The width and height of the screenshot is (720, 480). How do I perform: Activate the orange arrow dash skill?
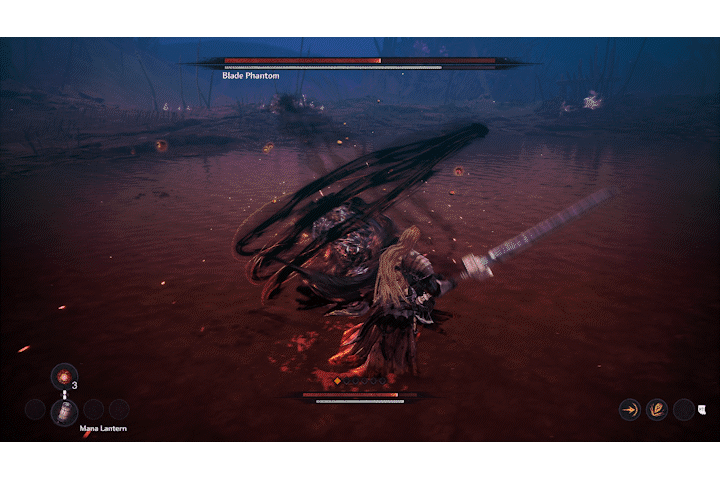pyautogui.click(x=630, y=409)
